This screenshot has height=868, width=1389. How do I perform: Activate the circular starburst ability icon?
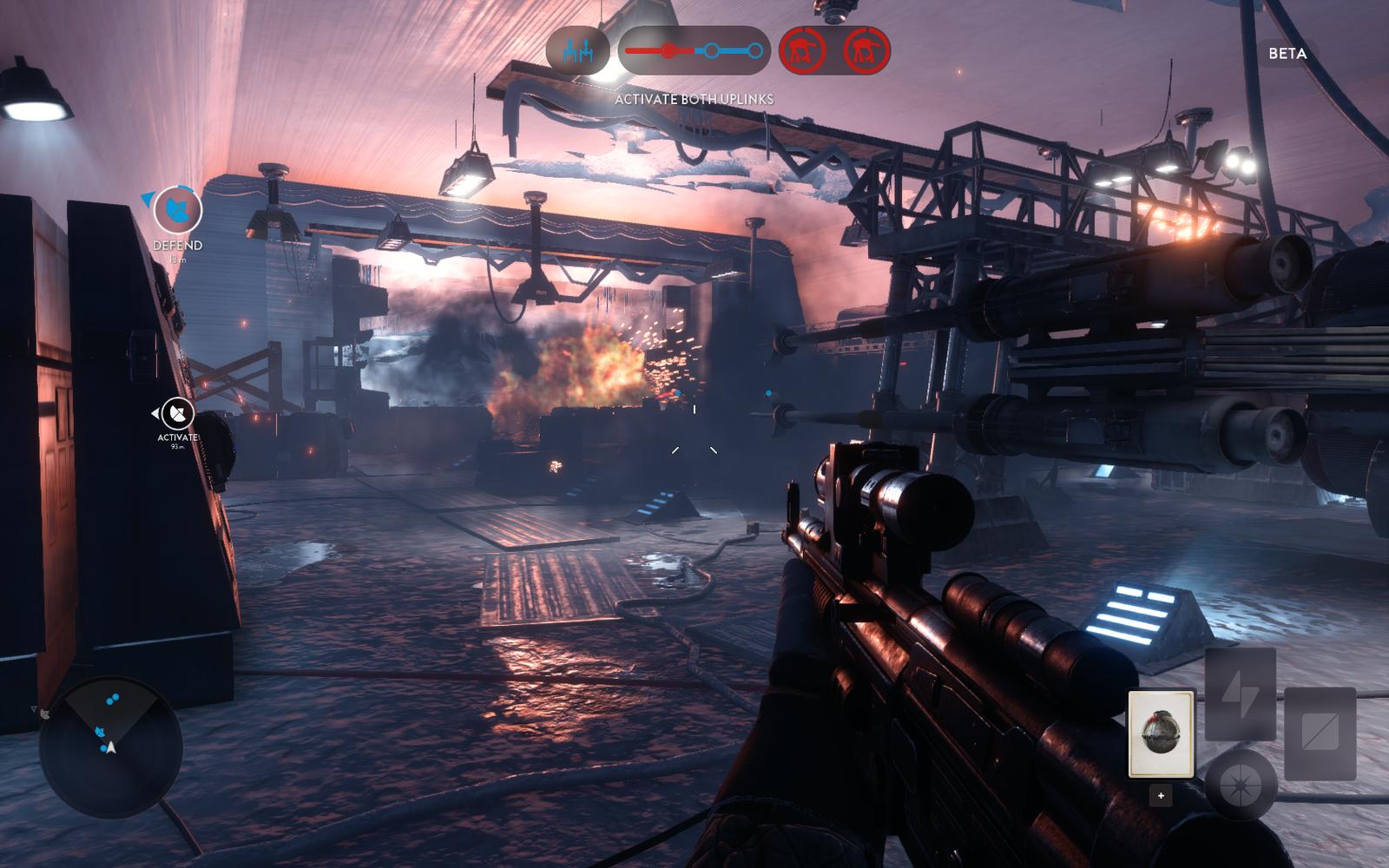[1241, 784]
